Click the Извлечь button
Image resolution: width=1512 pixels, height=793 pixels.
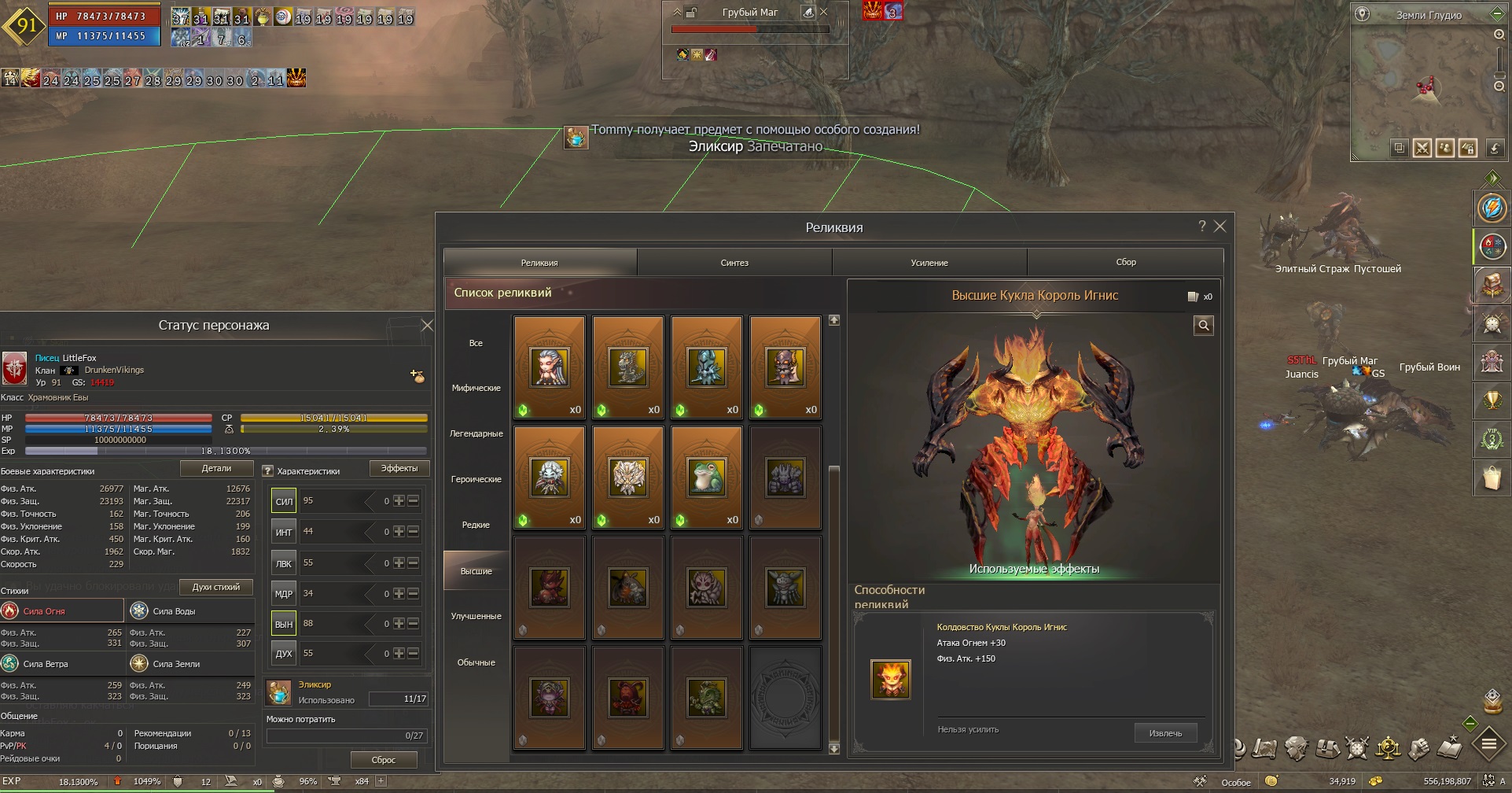tap(1165, 733)
